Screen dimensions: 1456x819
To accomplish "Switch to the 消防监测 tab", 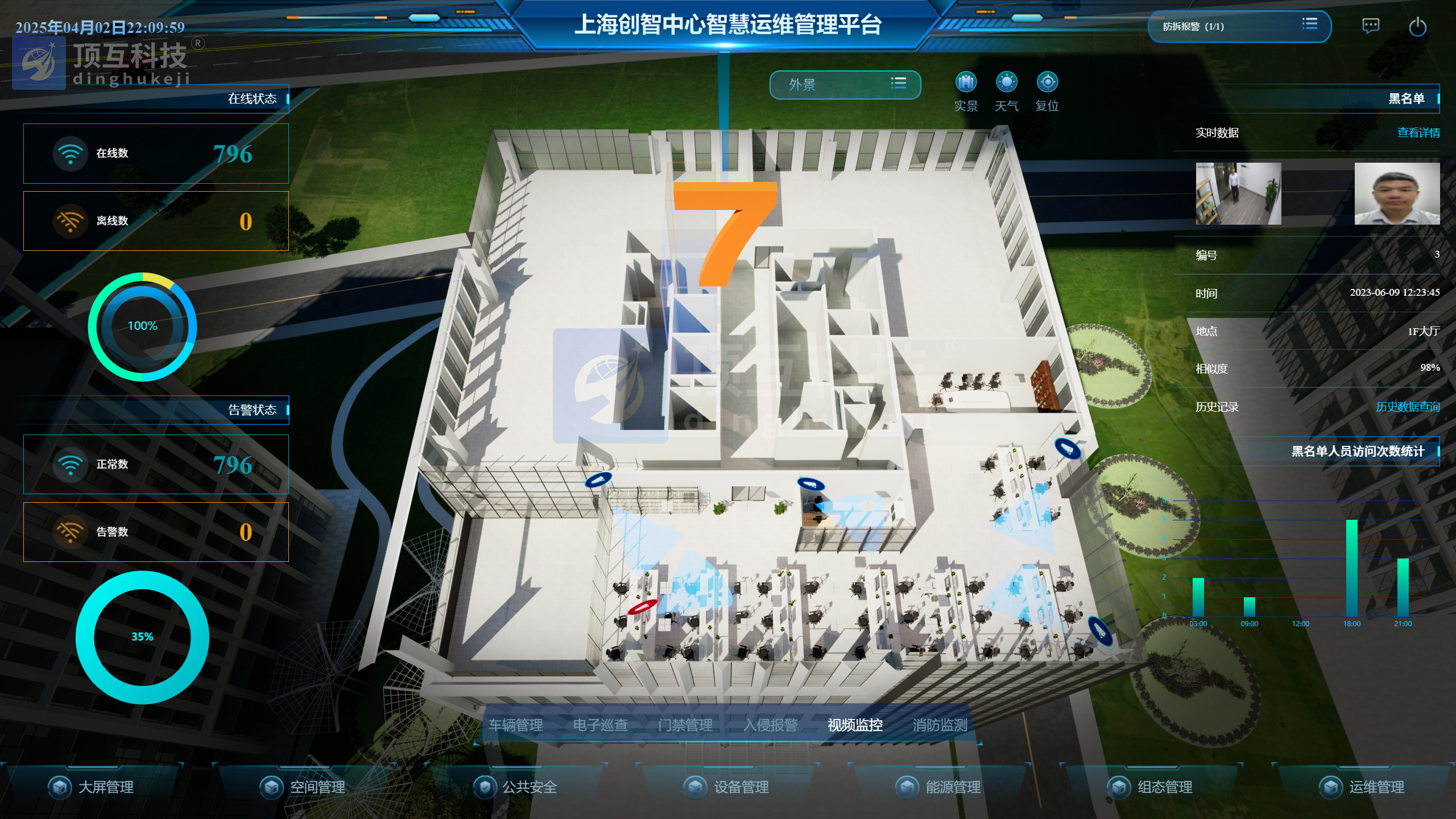I will coord(940,725).
